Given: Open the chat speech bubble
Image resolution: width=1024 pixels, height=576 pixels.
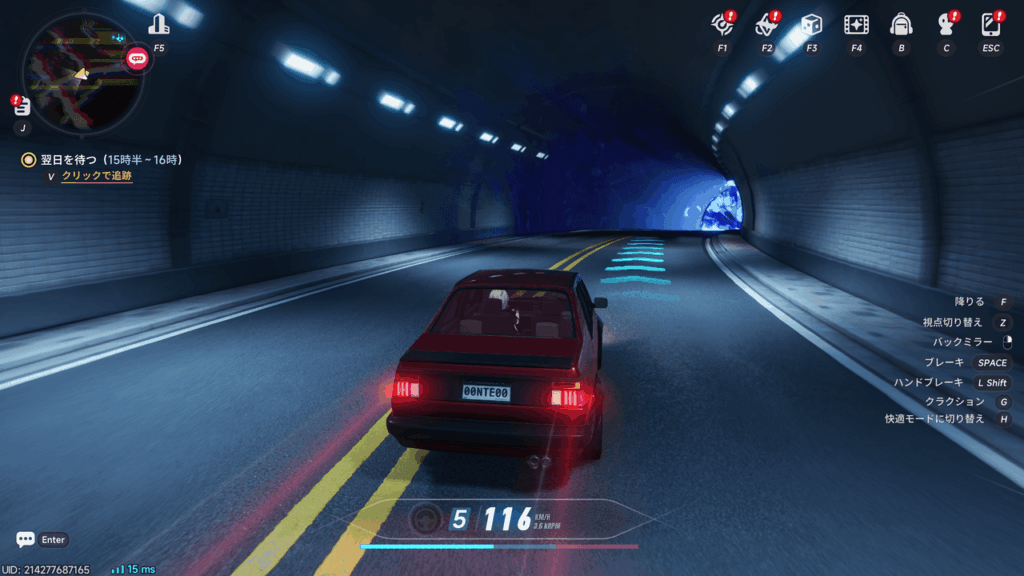Looking at the screenshot, I should [x=26, y=539].
